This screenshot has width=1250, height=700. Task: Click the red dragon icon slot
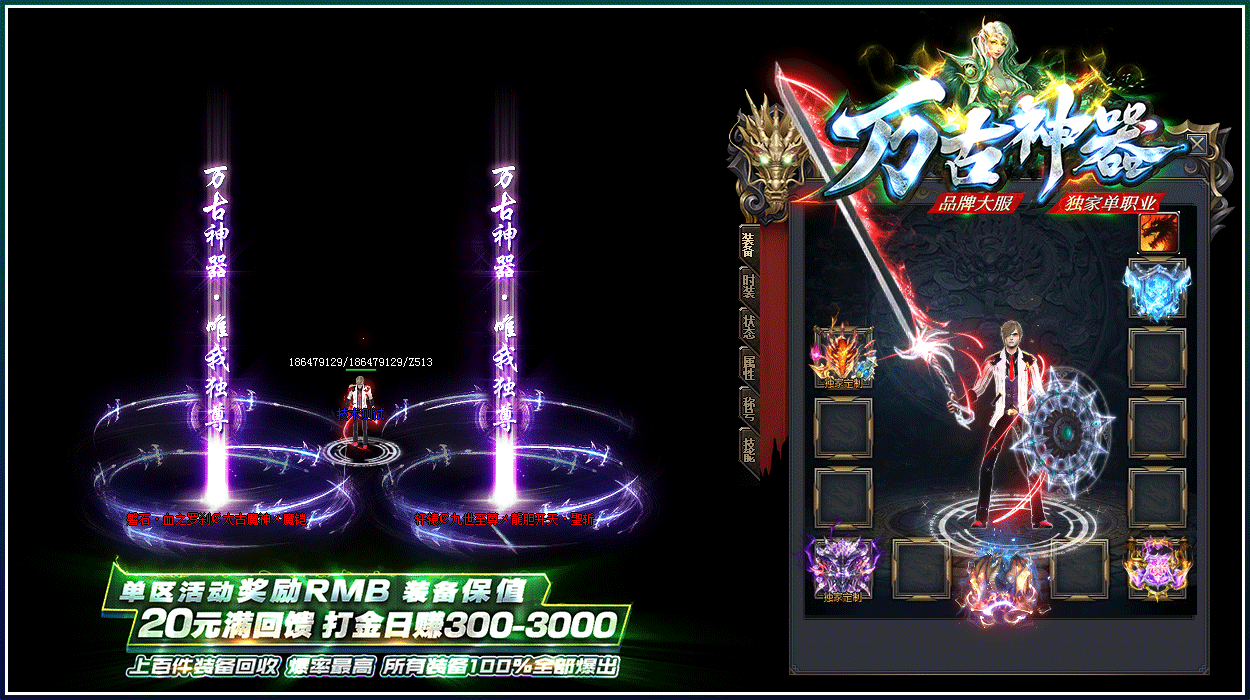tap(1159, 233)
